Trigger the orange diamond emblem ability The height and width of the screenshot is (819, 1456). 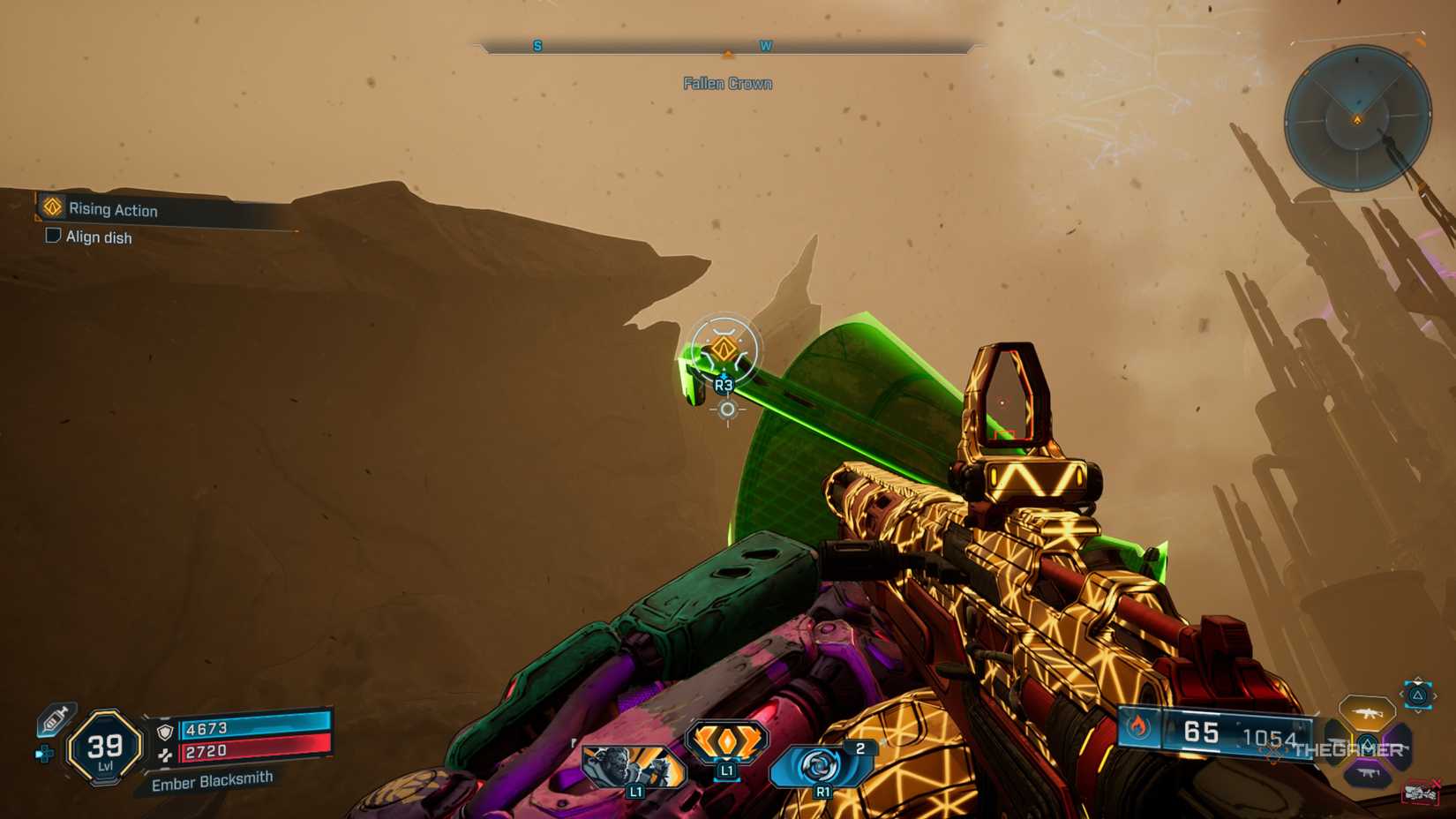726,742
